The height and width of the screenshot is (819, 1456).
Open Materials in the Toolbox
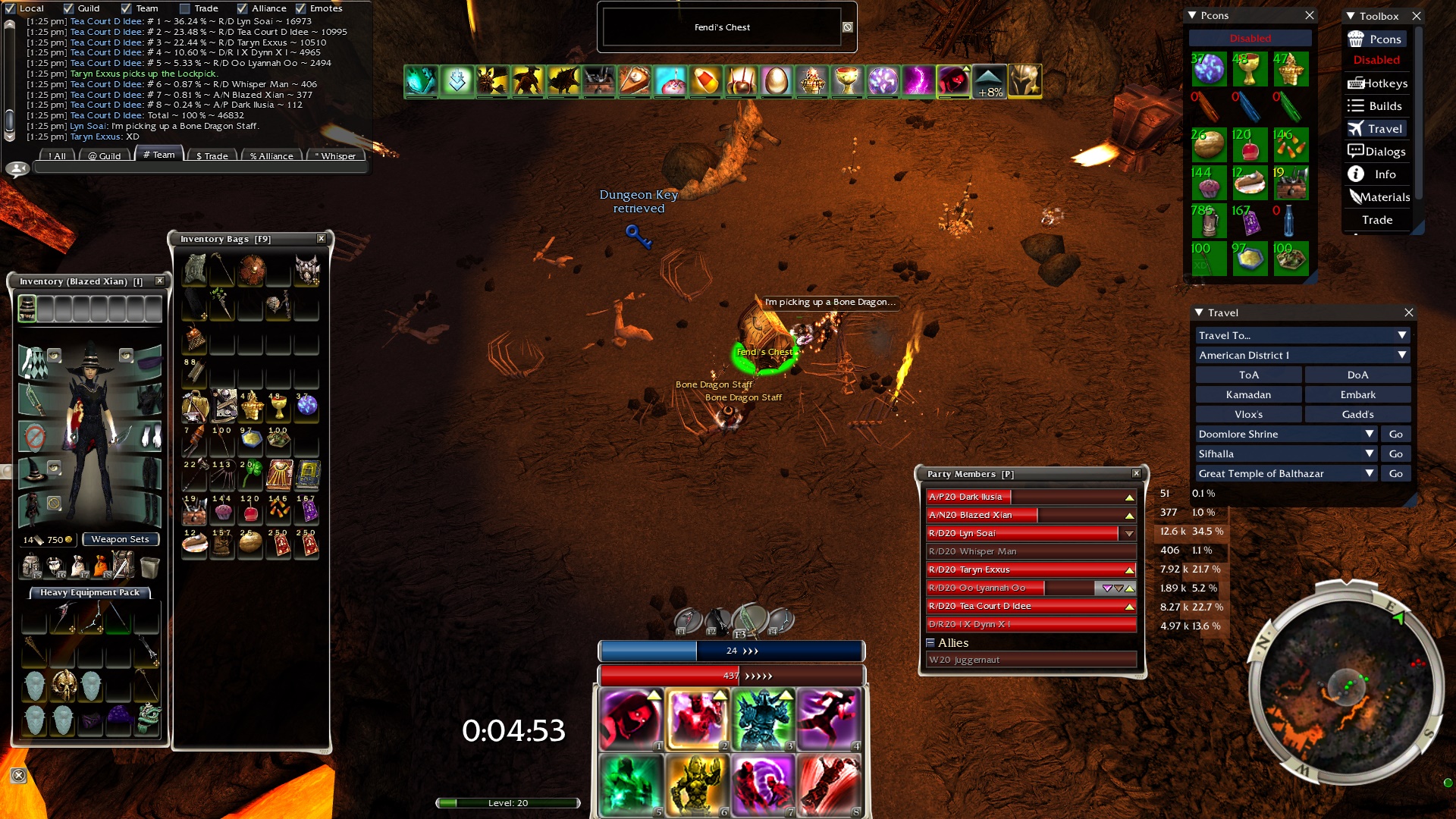(x=1377, y=197)
